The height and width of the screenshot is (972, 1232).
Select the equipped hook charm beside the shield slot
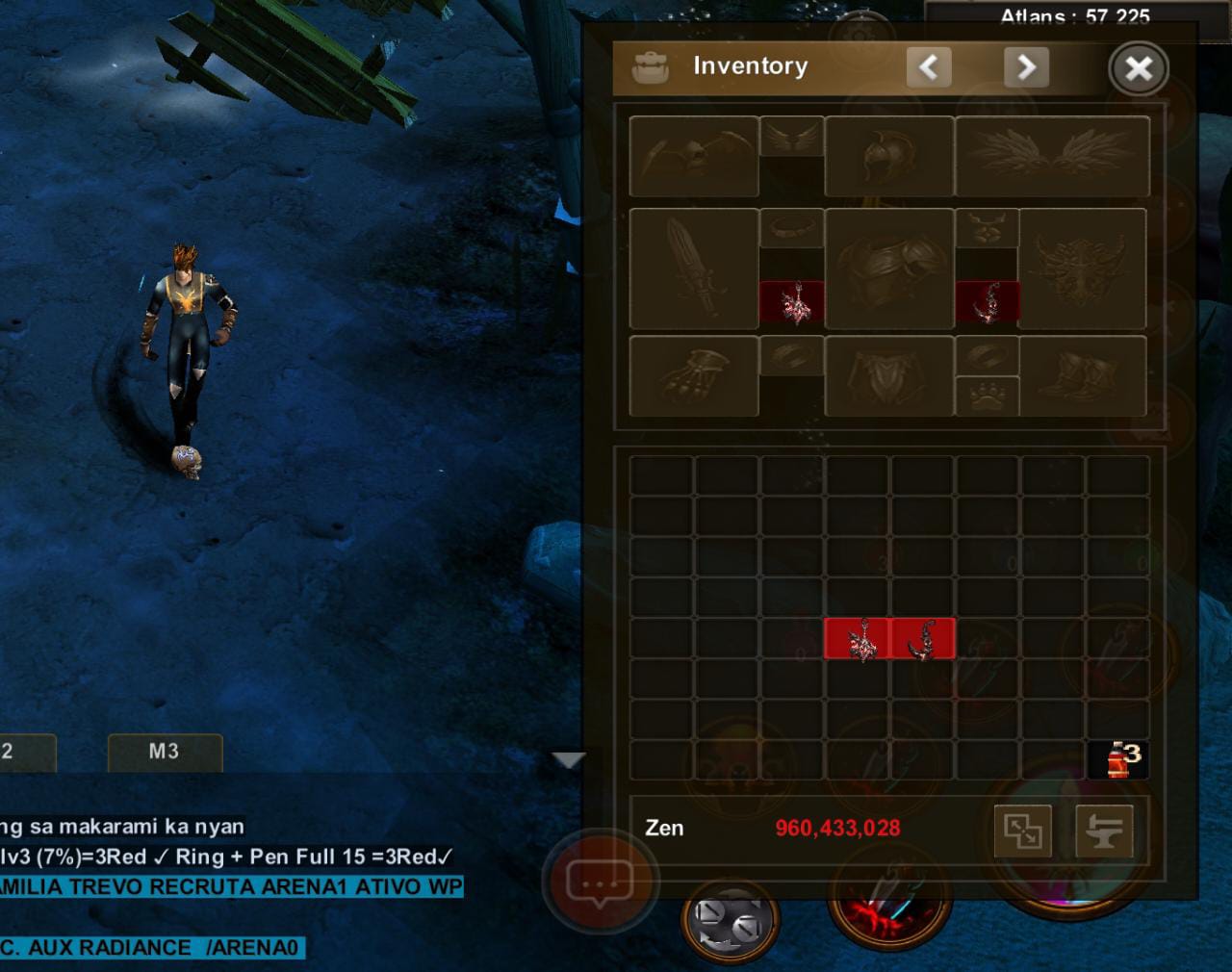tap(988, 302)
